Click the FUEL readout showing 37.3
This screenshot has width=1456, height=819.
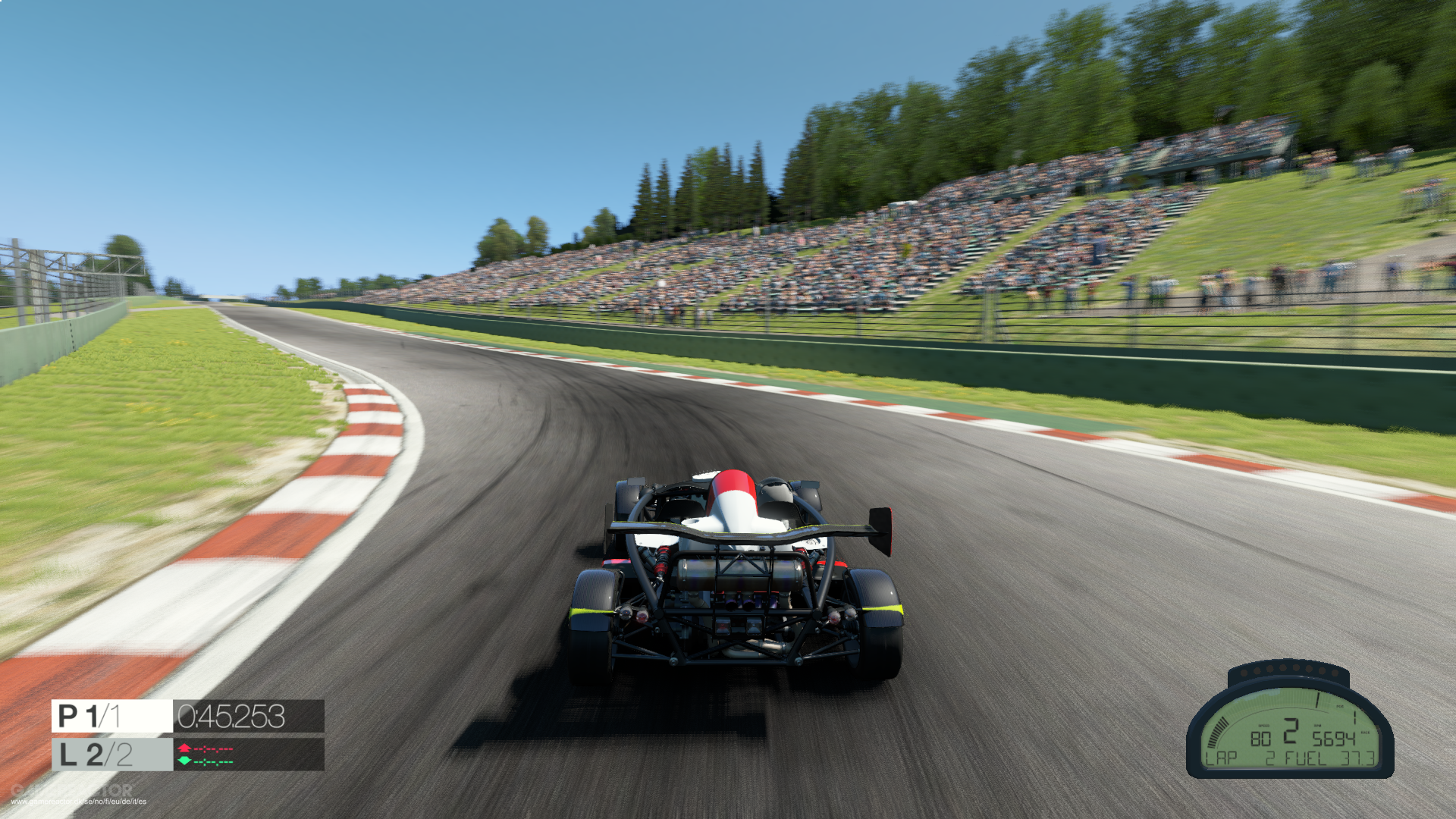1358,758
